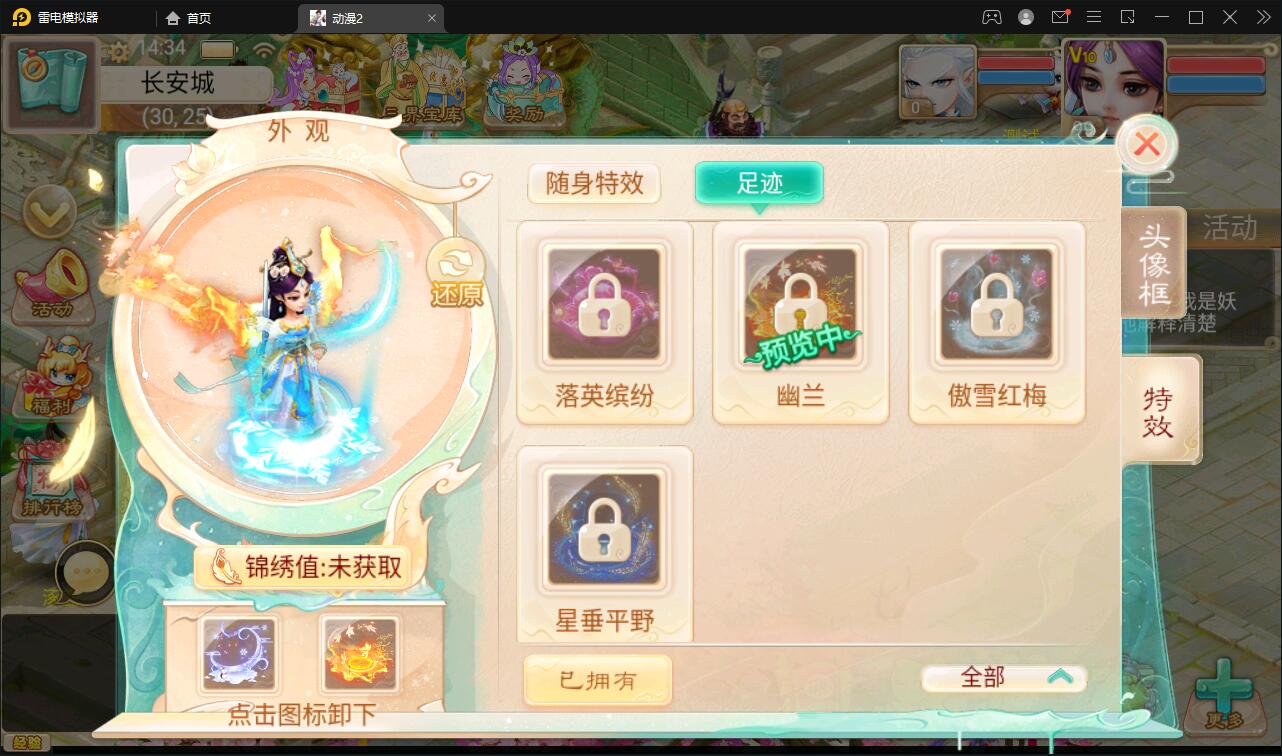Select the 星垂平野 footprint thumbnail
Viewport: 1282px width, 756px height.
click(604, 530)
